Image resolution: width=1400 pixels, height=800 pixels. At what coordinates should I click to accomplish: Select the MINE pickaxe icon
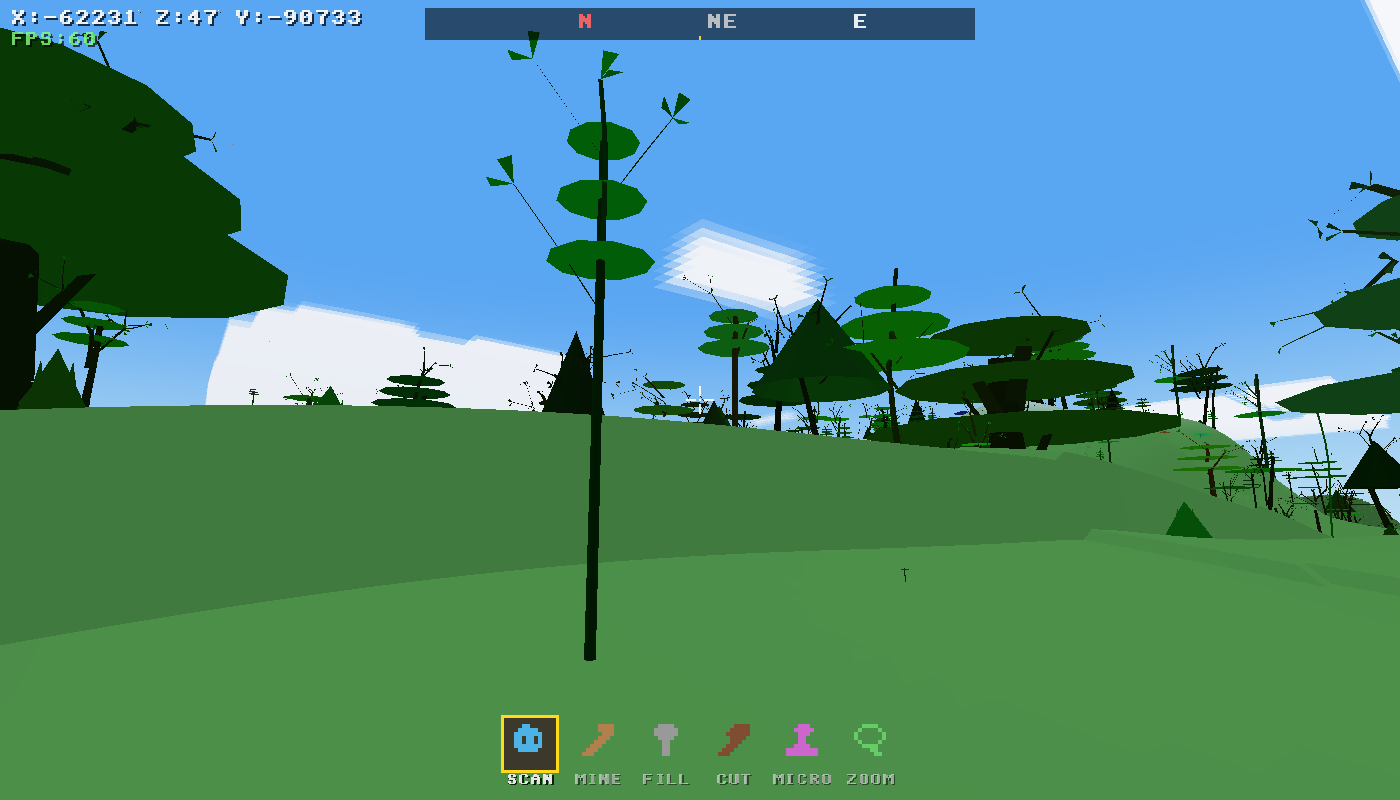tap(596, 742)
